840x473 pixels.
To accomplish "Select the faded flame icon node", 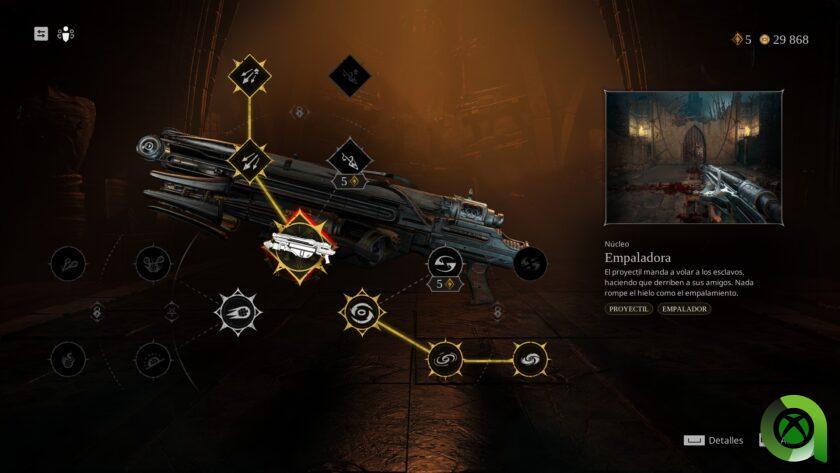I will pos(68,358).
